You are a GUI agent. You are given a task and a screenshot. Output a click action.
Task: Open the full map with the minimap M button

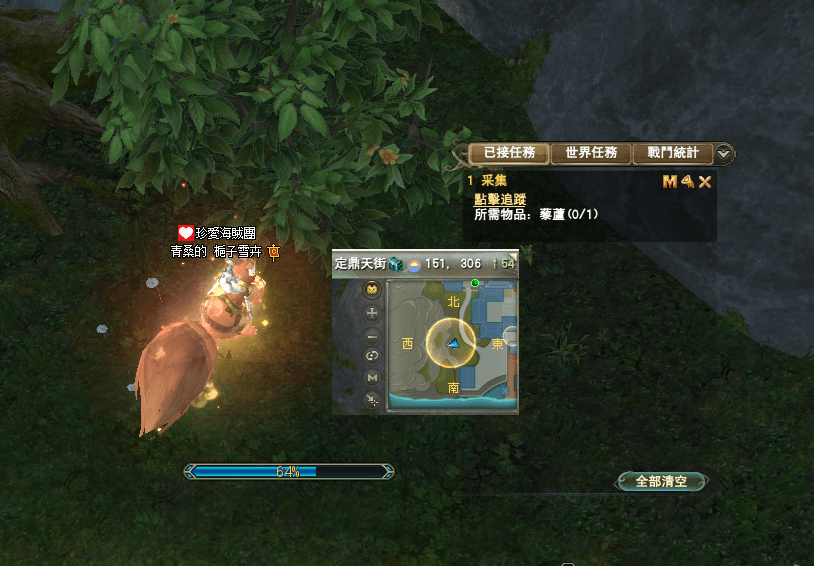click(372, 377)
